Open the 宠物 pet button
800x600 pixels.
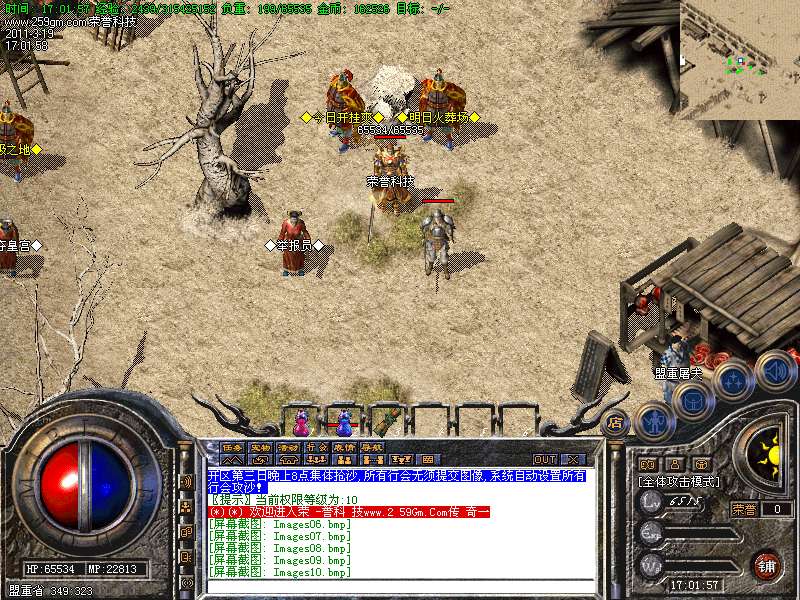coord(260,447)
